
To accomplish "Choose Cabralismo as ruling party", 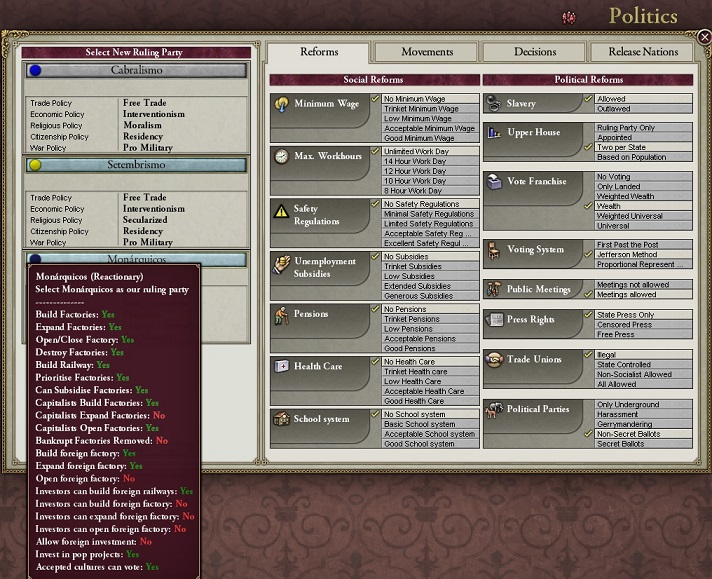I will [x=136, y=71].
